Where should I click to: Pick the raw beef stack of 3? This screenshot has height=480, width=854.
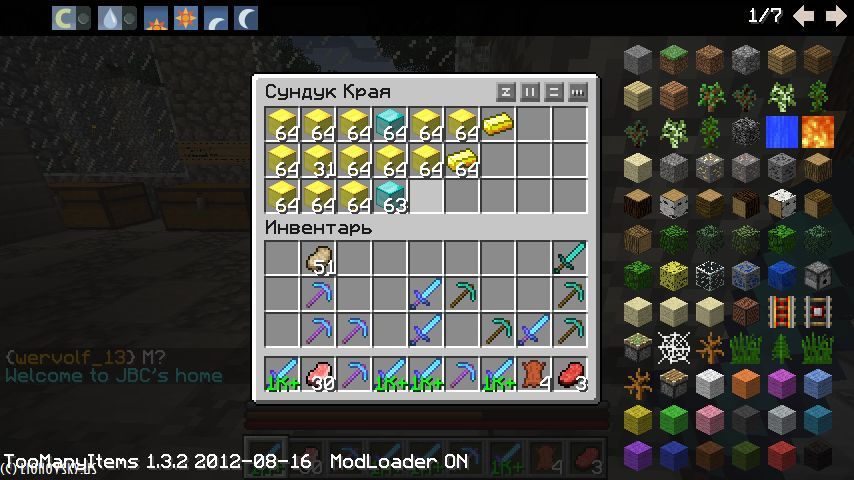tap(569, 375)
